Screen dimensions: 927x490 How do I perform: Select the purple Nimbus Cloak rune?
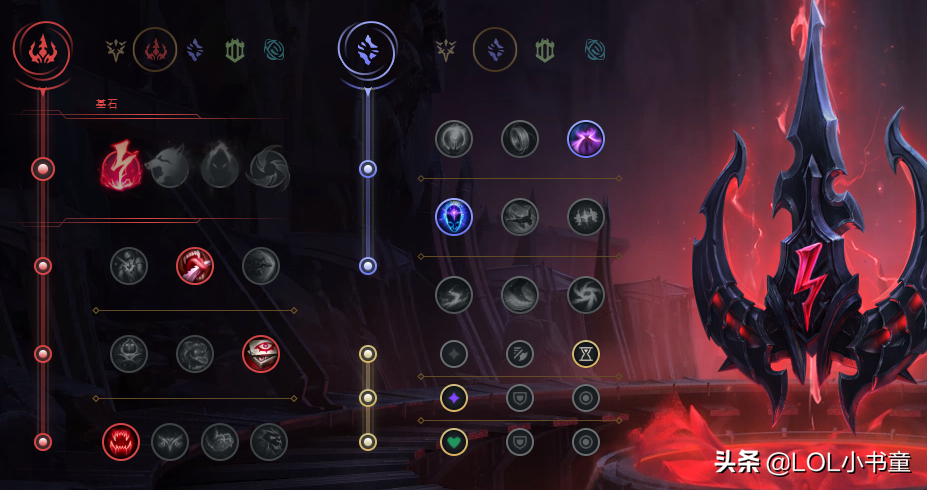pos(586,139)
